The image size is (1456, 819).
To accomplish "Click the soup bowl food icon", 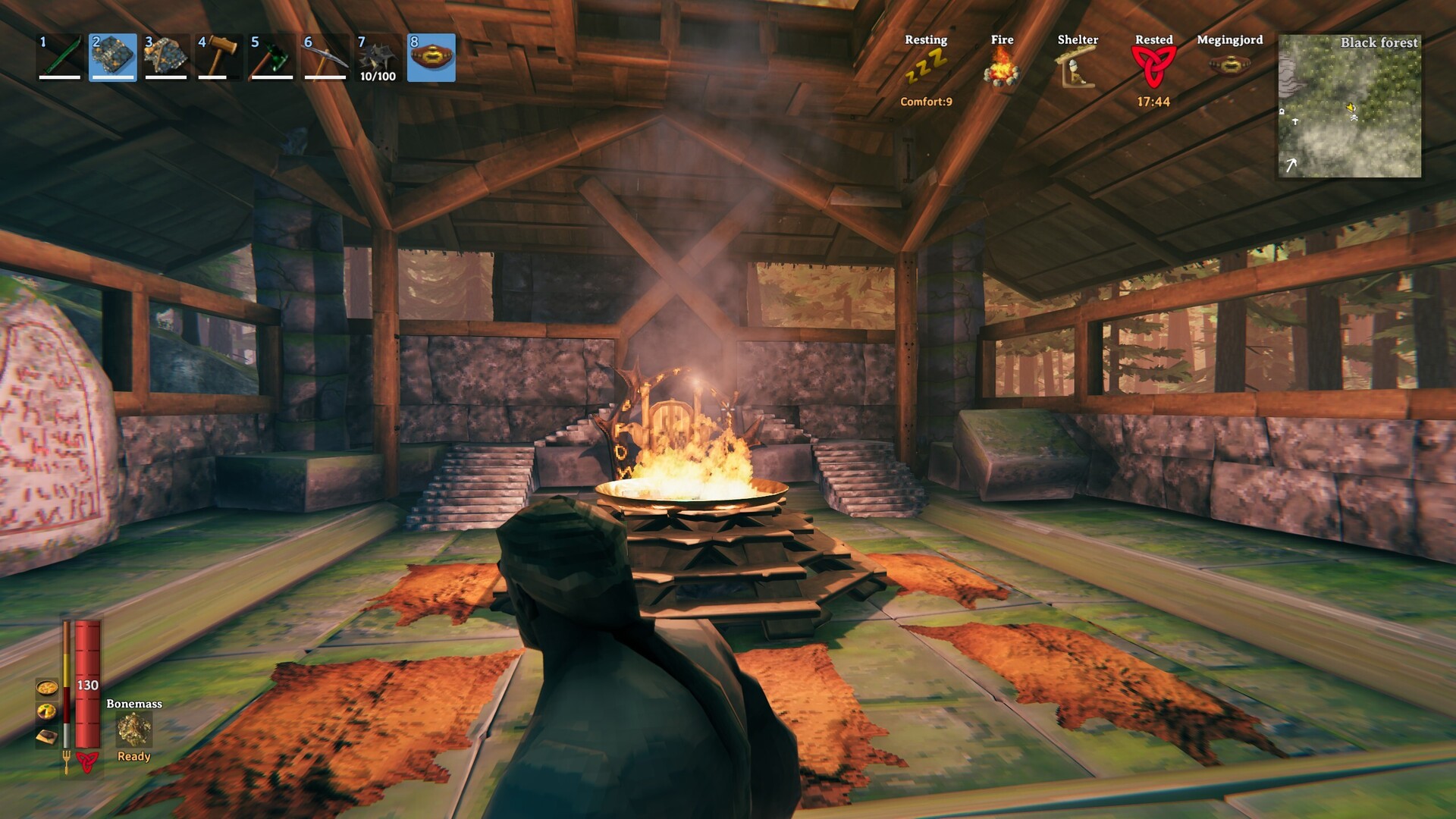I will point(47,688).
